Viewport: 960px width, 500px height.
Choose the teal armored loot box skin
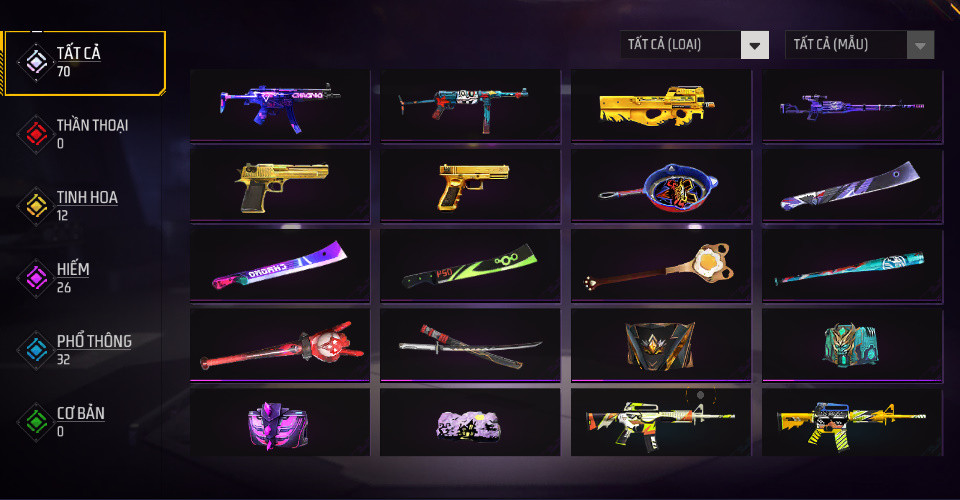coord(851,344)
